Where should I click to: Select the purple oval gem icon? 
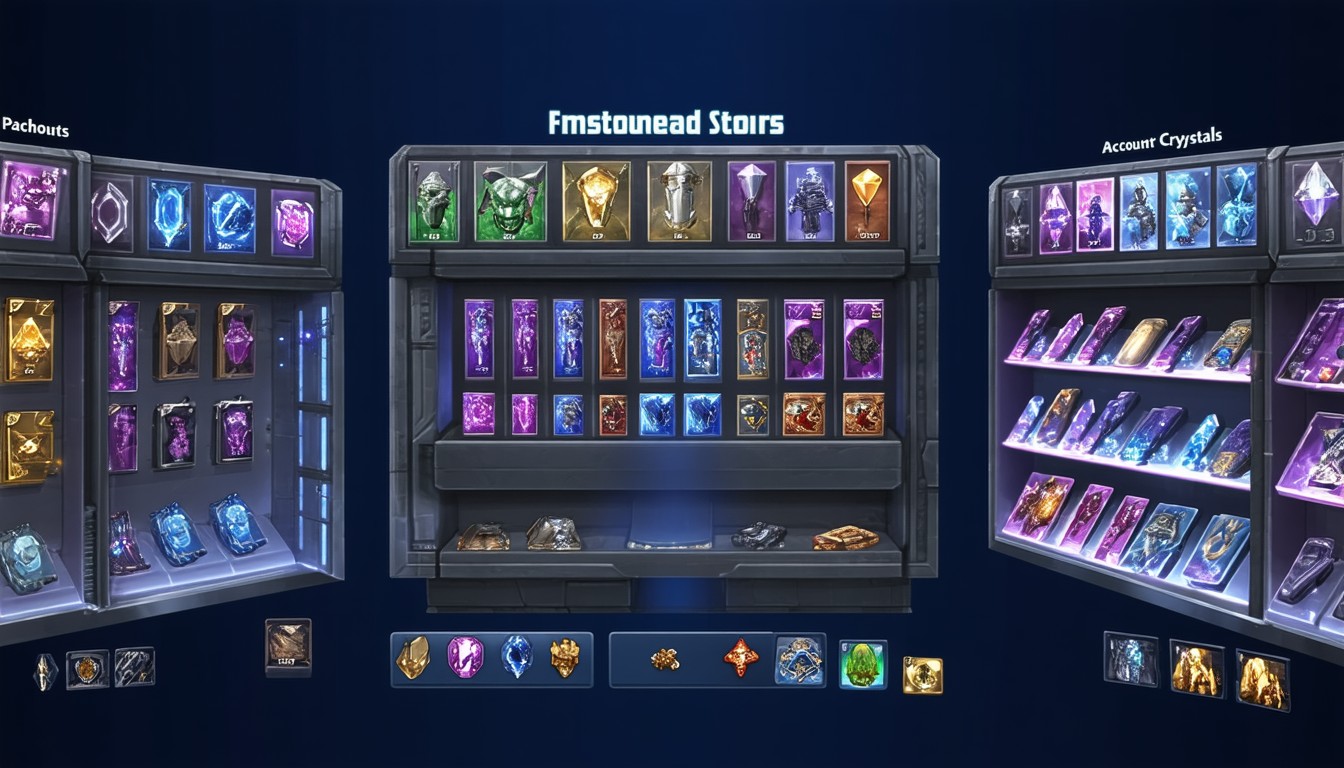coord(465,658)
